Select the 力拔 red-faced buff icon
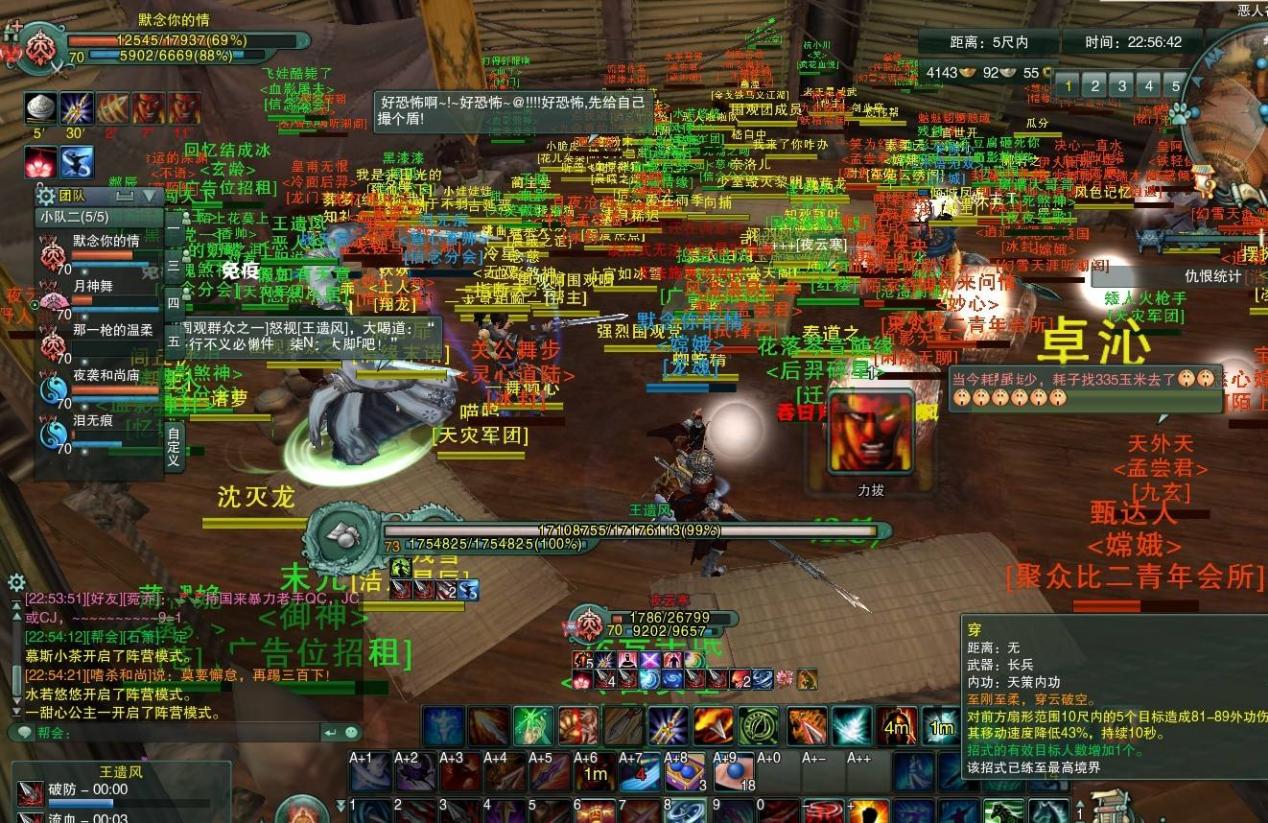This screenshot has height=823, width=1268. [x=871, y=432]
